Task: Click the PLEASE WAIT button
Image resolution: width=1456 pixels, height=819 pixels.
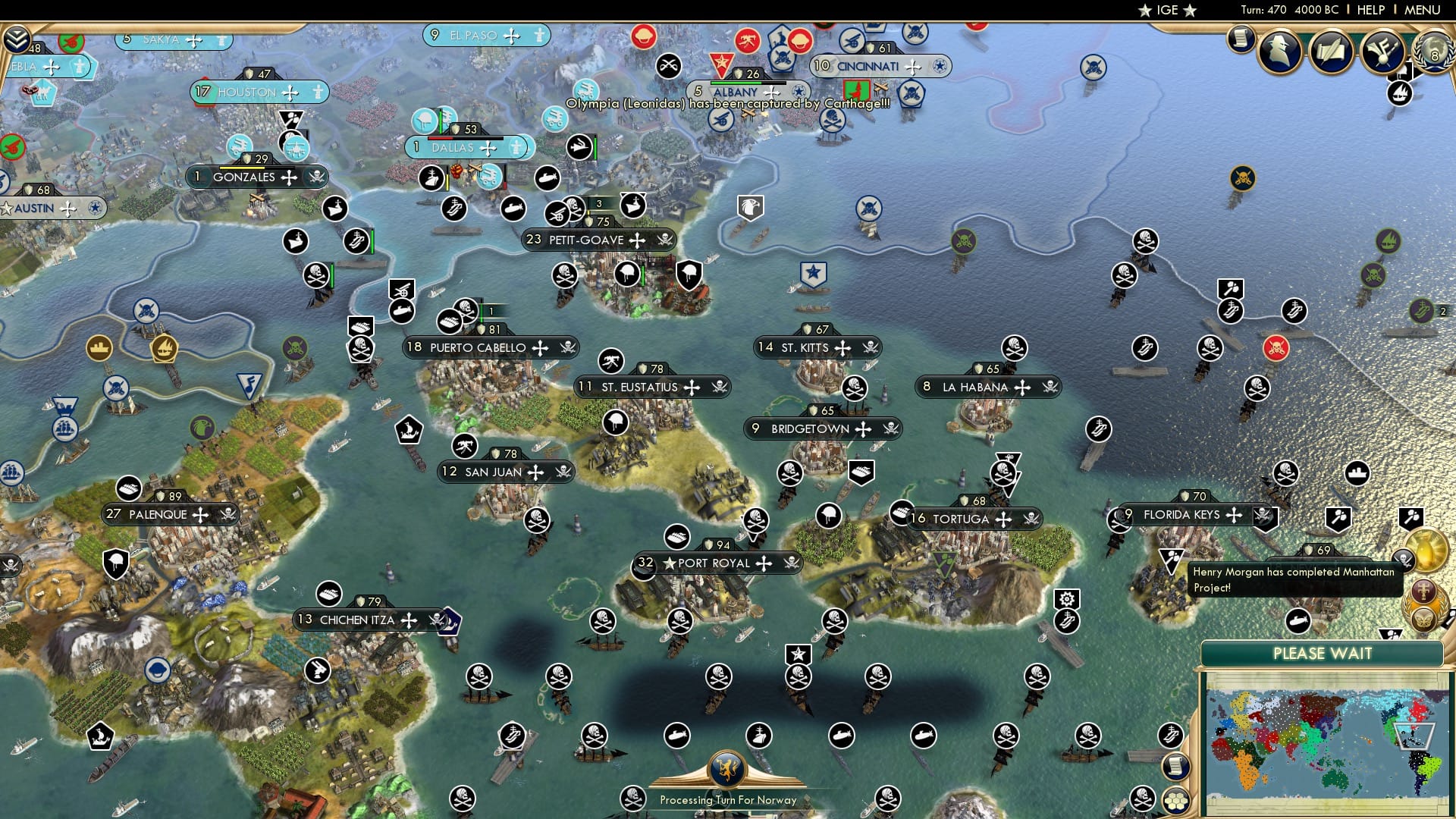Action: (1324, 654)
